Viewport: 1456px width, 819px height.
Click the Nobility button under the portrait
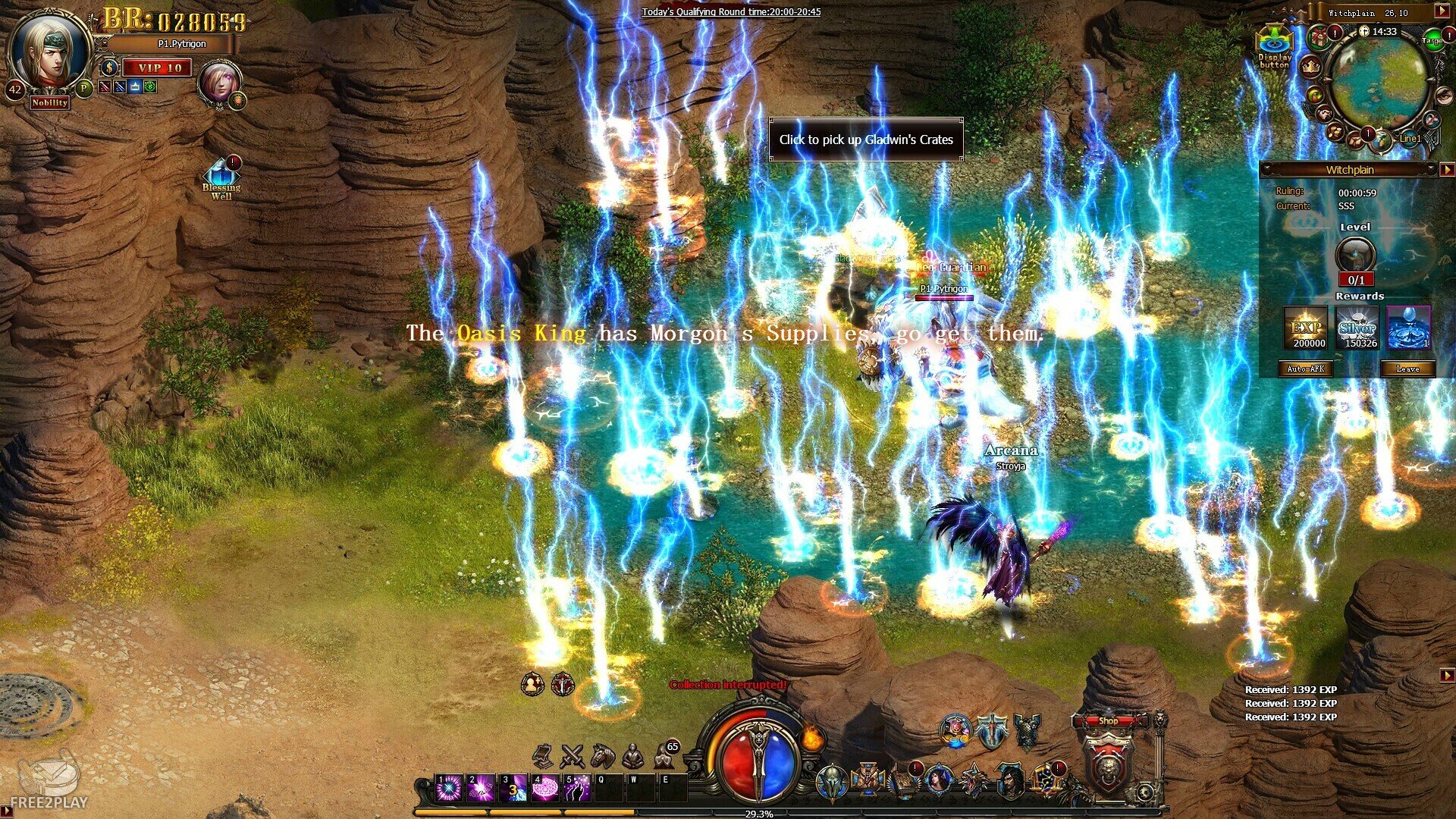click(x=50, y=102)
